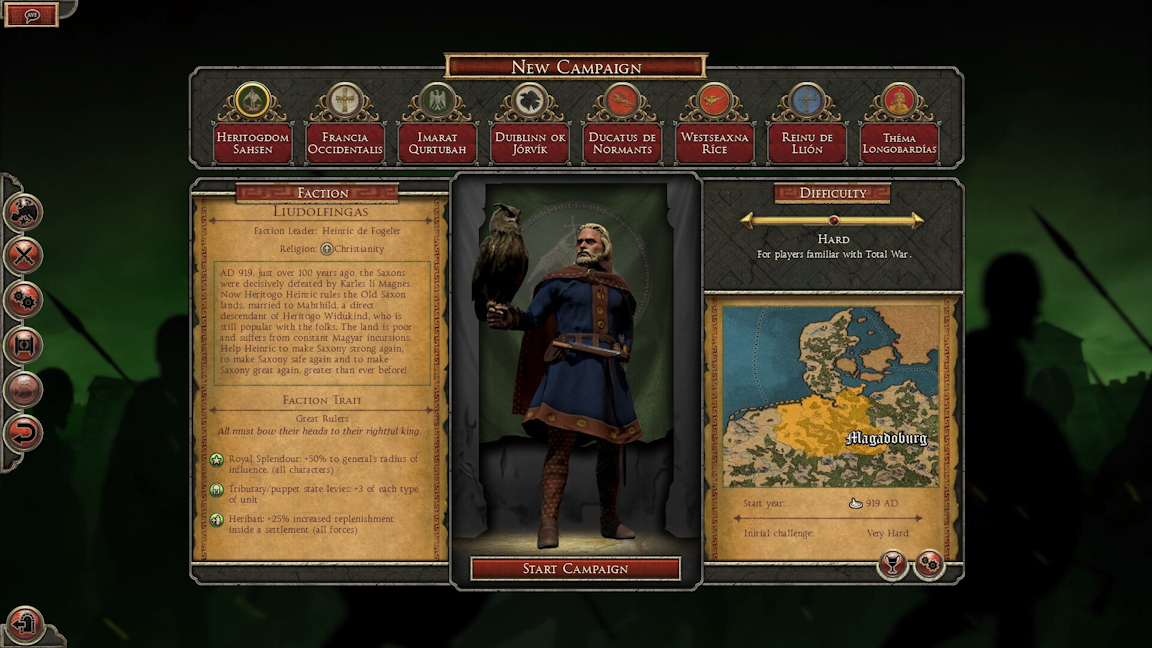Lower difficulty with the left arrow

(747, 221)
